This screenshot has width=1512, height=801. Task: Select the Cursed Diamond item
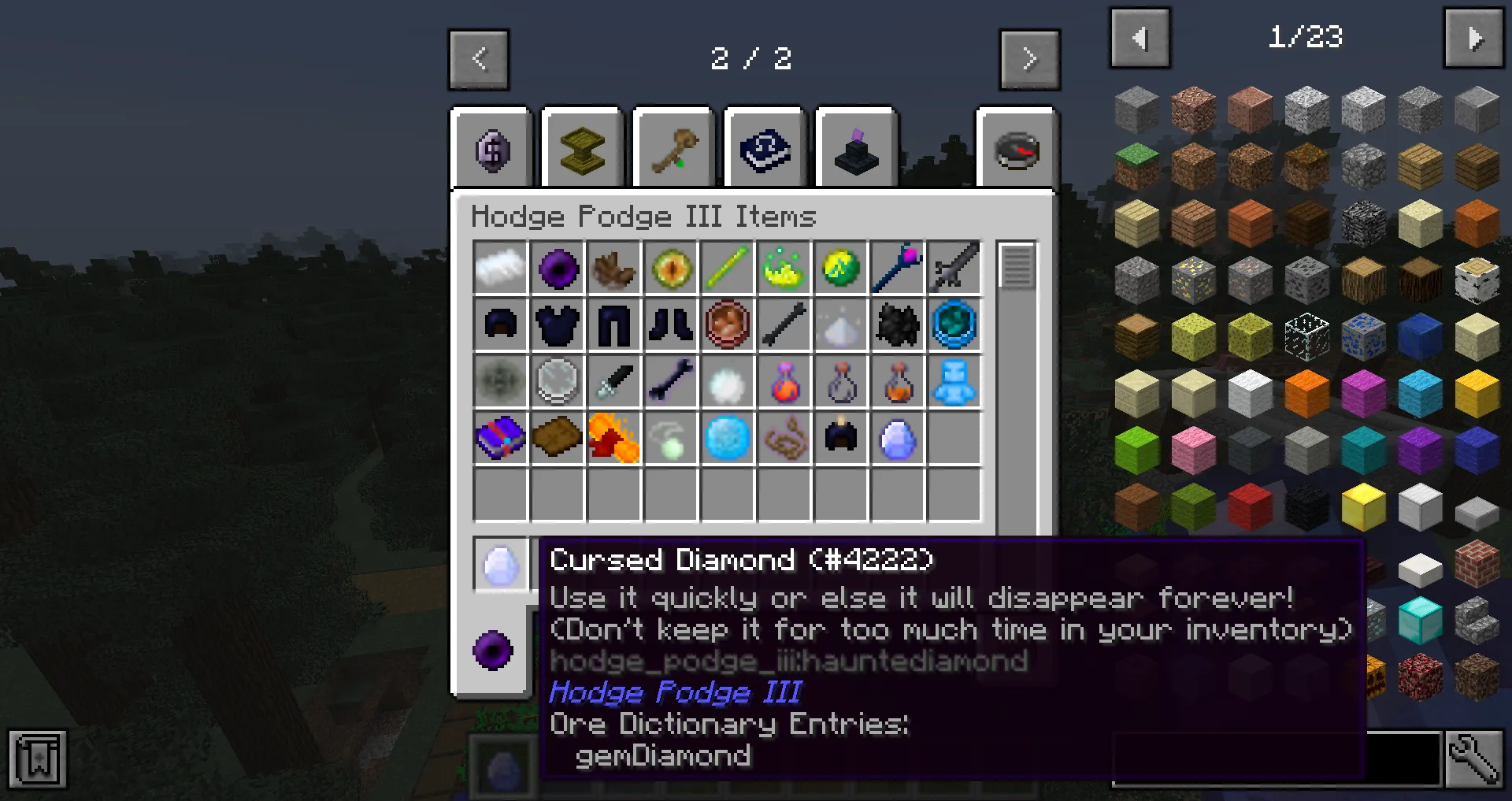point(897,439)
